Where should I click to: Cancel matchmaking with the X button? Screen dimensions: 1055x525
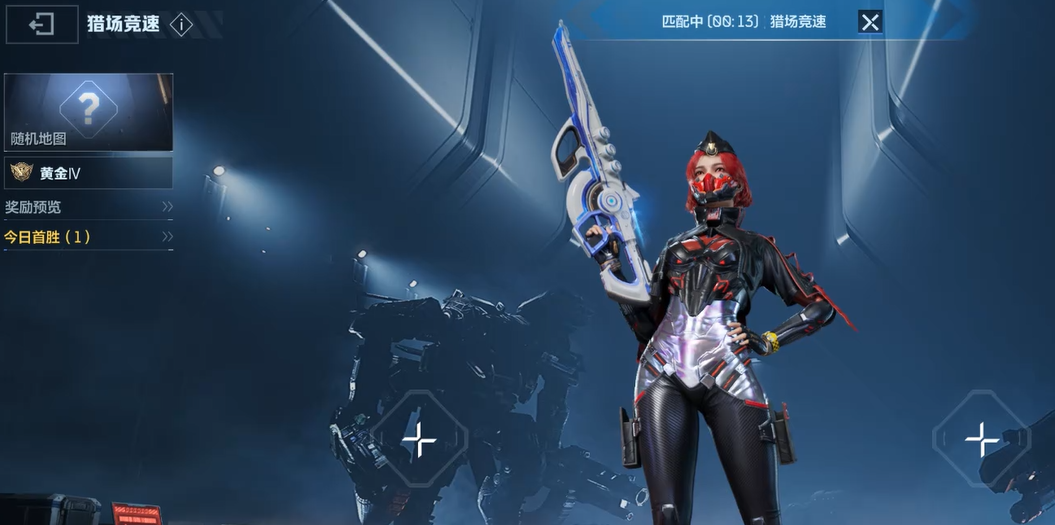[x=870, y=22]
